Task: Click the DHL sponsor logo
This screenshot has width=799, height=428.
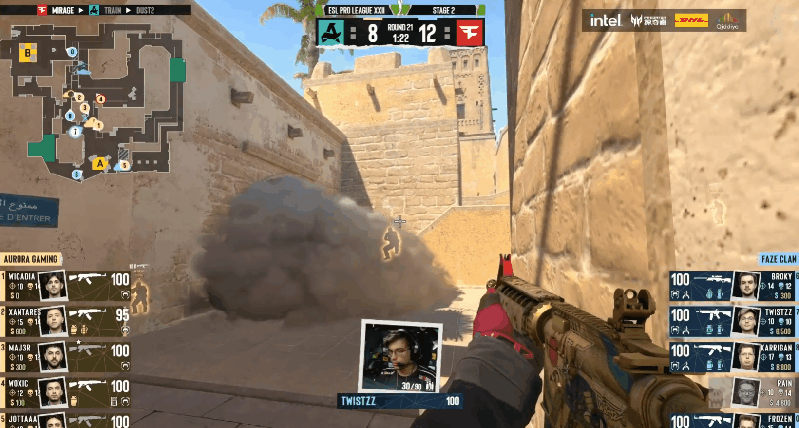Action: click(x=690, y=19)
